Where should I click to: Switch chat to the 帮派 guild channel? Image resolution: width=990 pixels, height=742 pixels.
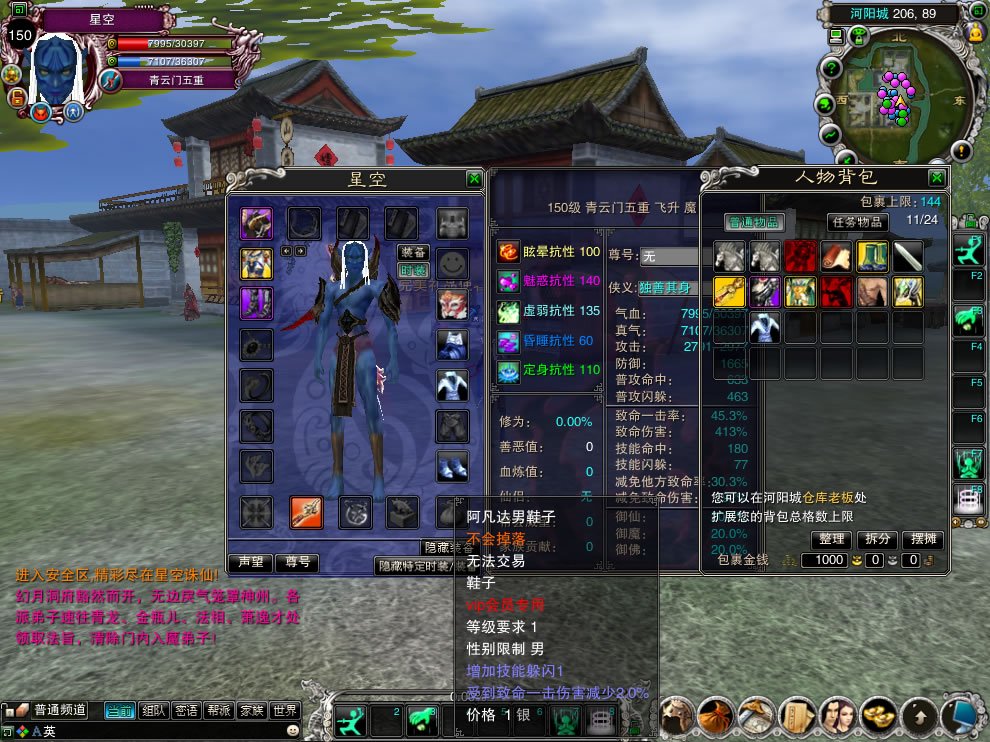218,710
